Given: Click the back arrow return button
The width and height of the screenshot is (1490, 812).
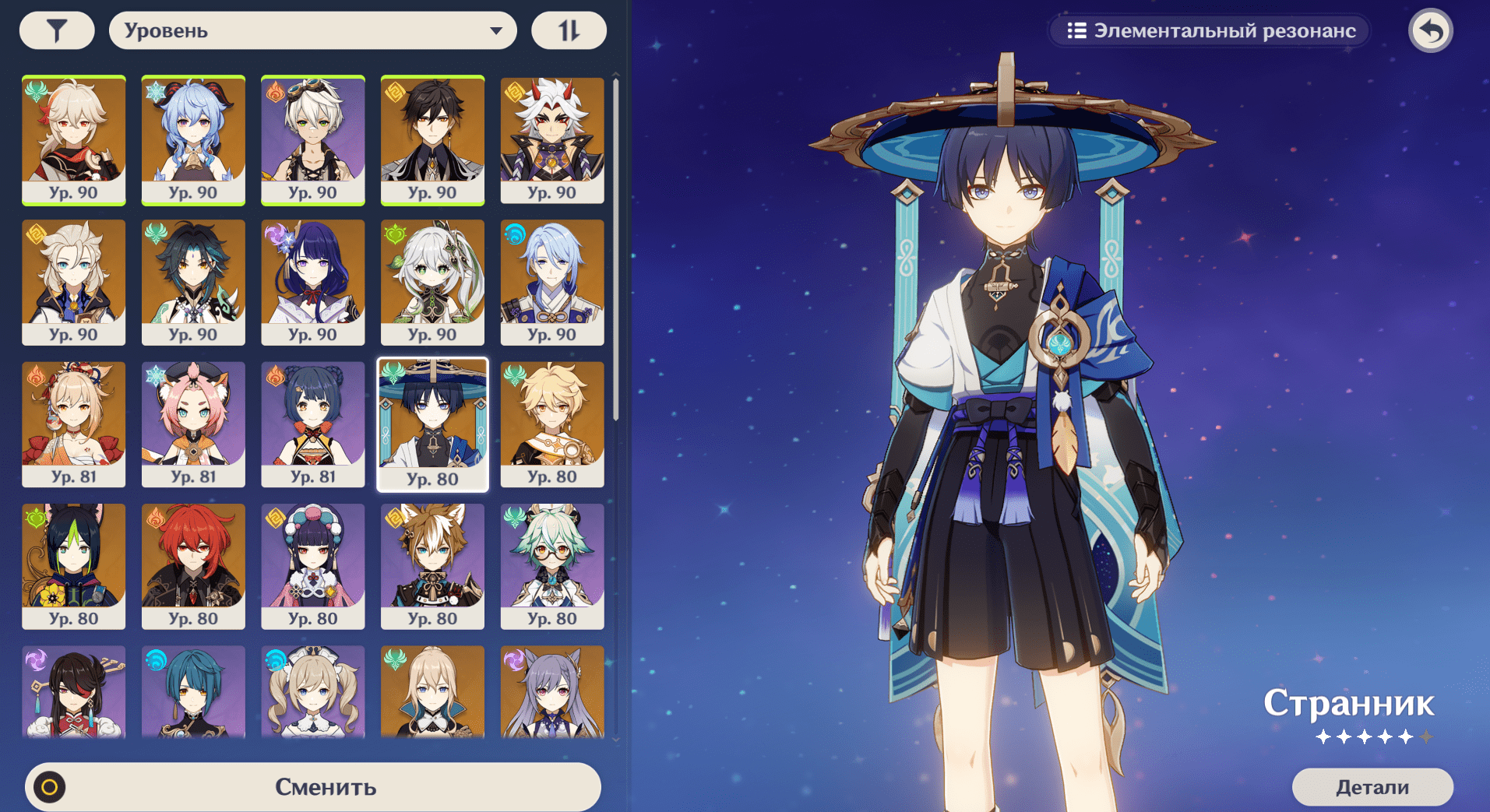Looking at the screenshot, I should tap(1430, 31).
